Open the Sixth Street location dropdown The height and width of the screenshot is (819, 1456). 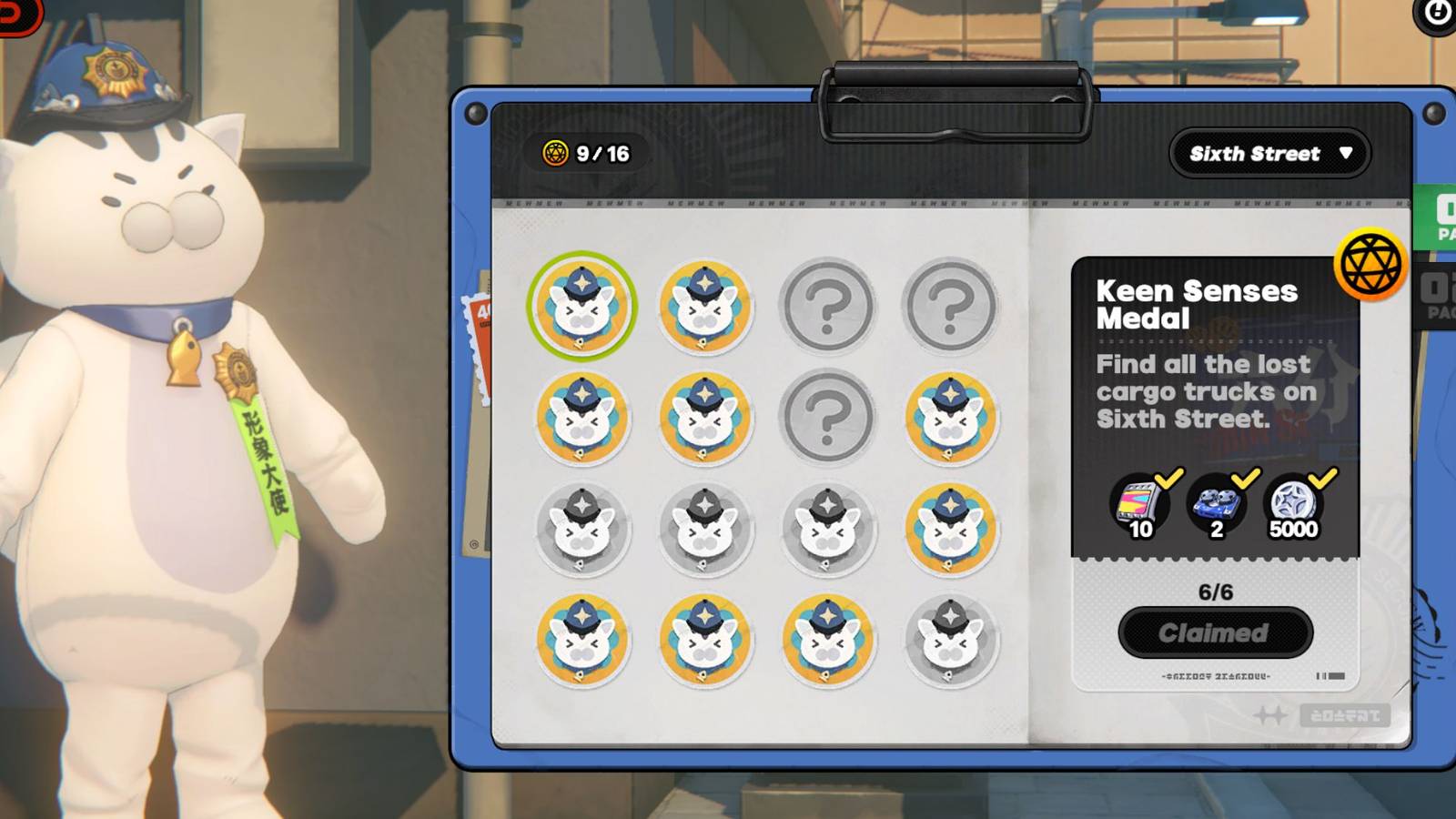coord(1269,153)
